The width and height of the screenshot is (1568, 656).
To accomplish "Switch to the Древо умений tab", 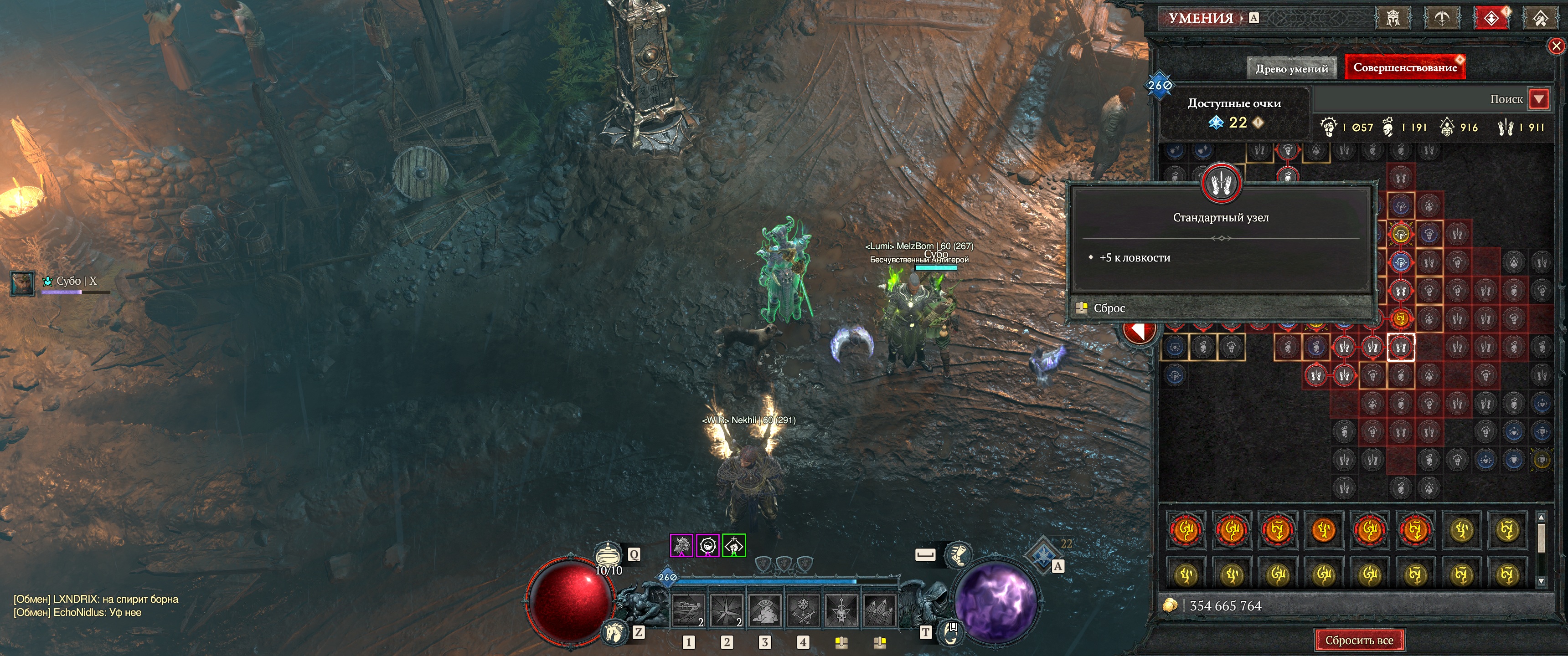I will point(1291,68).
